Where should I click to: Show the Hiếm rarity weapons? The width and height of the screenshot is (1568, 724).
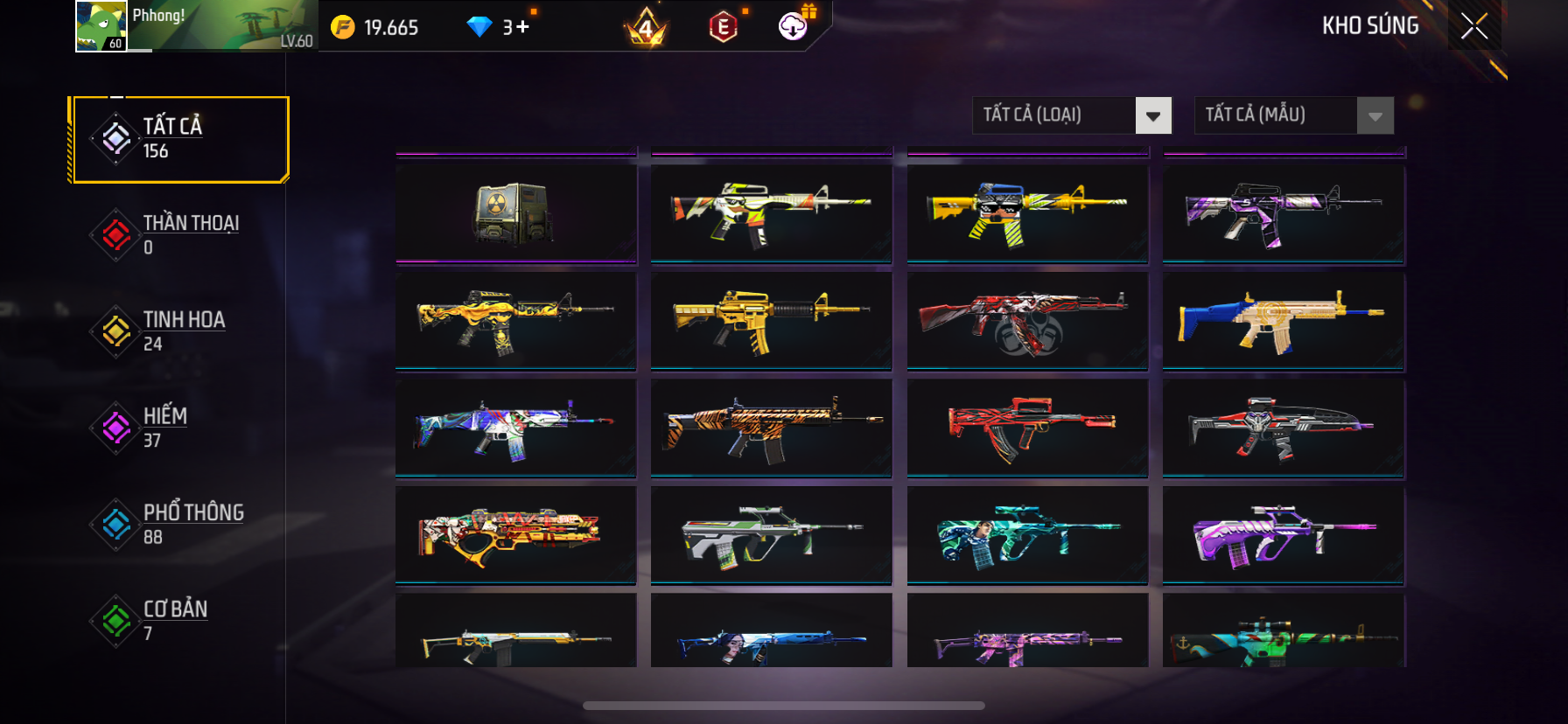pos(181,428)
